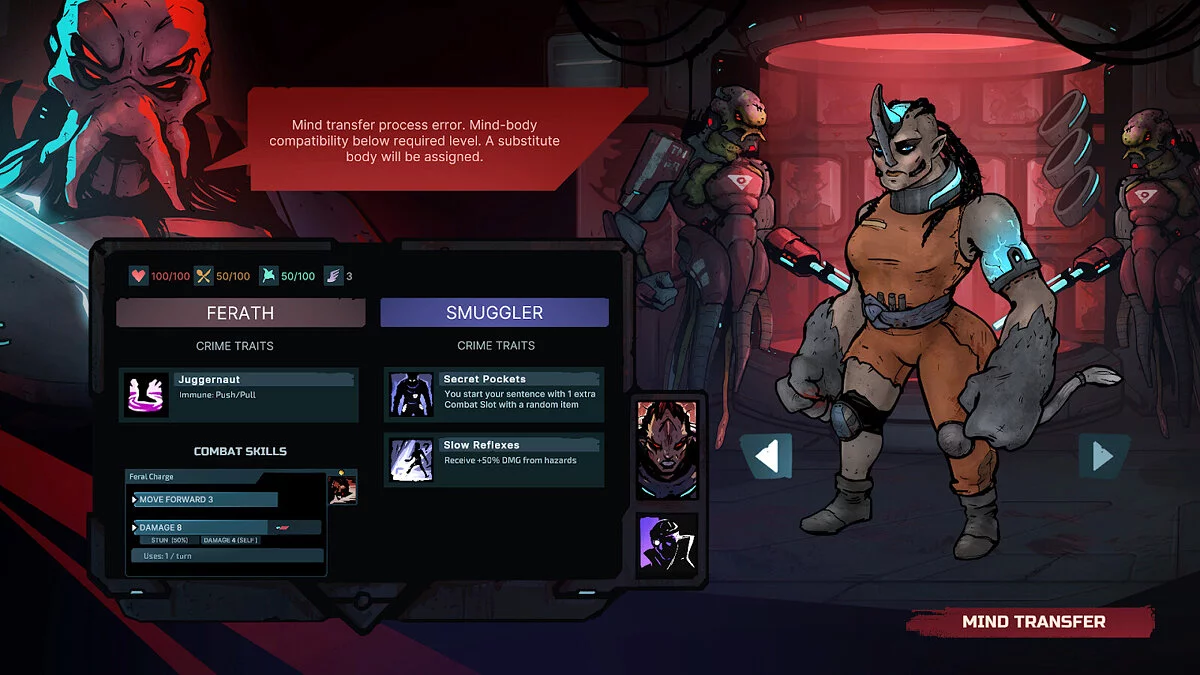View the Feral Charge combat skill card
1200x675 pixels.
pyautogui.click(x=226, y=523)
